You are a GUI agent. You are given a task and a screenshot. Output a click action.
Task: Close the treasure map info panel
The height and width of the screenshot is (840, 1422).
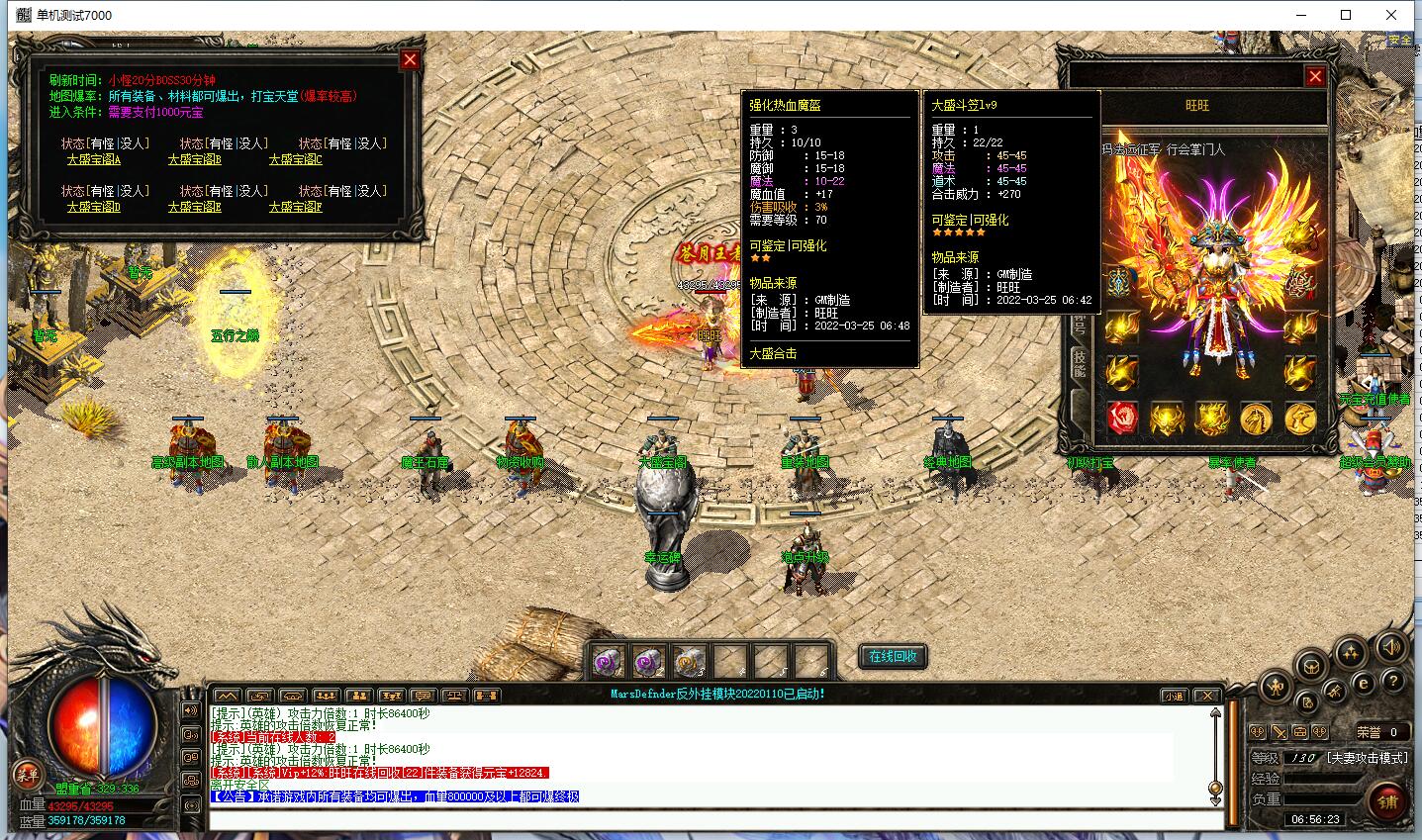click(x=410, y=59)
